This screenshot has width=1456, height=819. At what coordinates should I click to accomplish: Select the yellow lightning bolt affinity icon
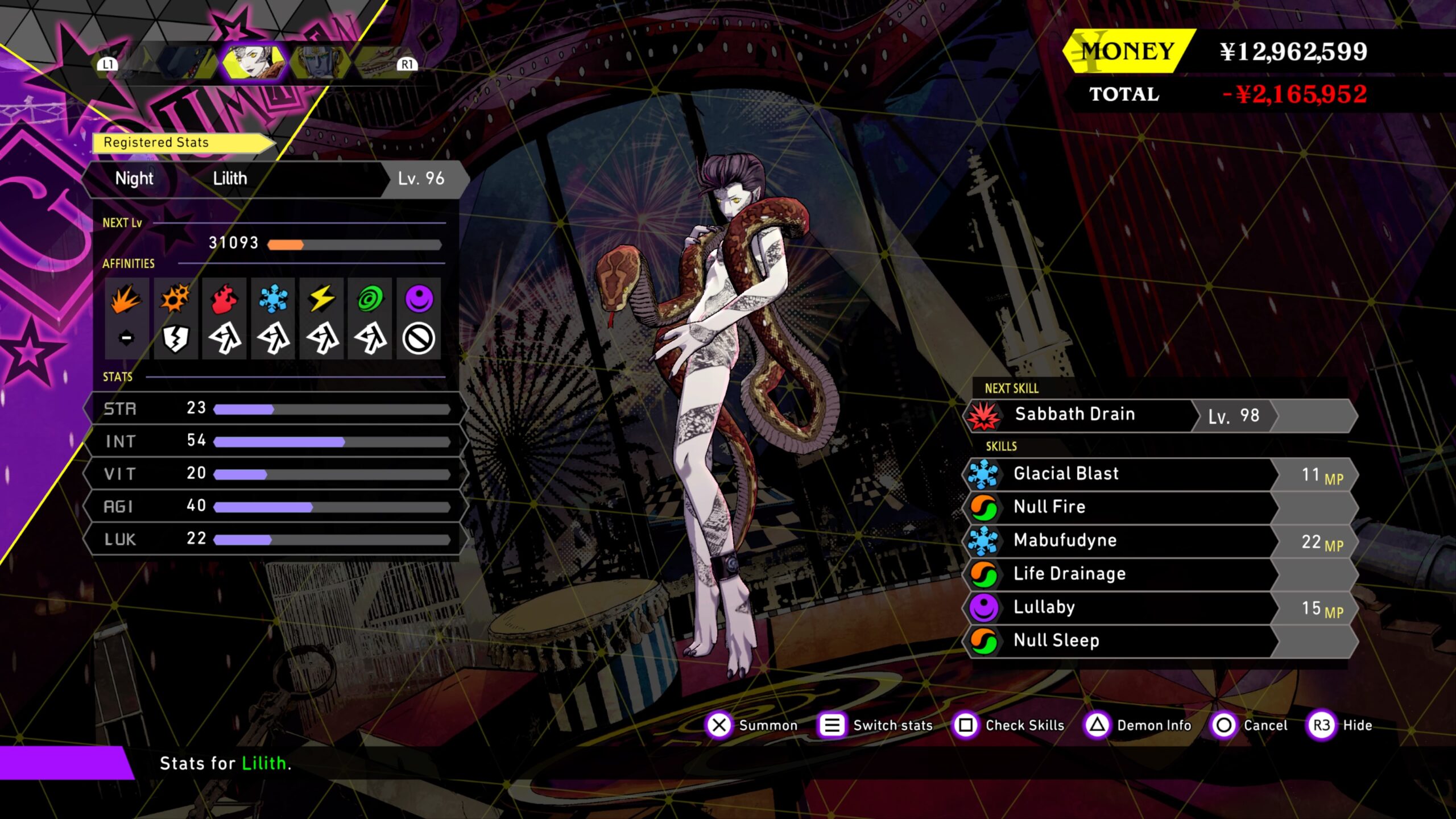322,299
